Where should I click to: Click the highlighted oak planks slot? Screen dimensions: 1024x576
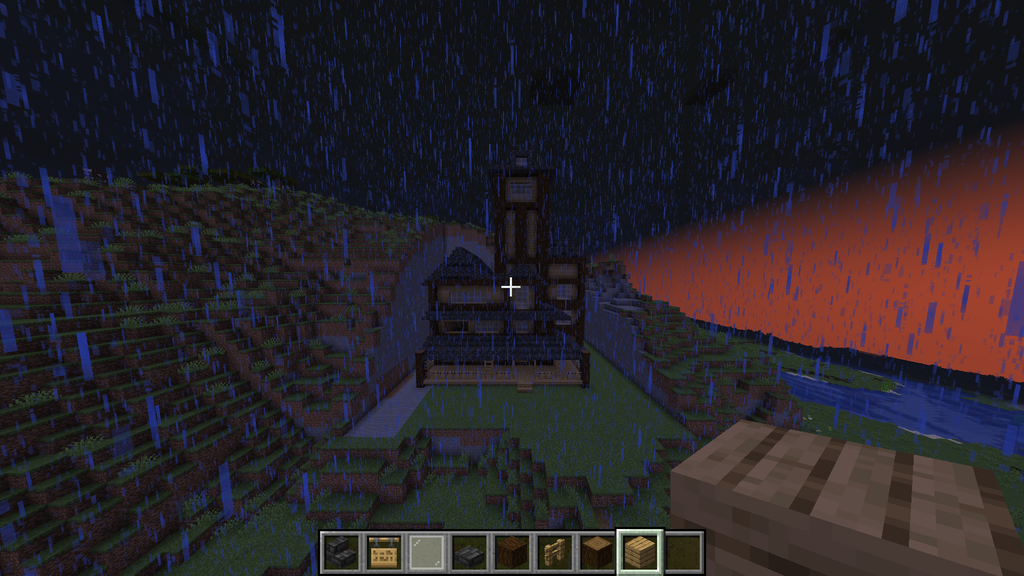coord(640,552)
